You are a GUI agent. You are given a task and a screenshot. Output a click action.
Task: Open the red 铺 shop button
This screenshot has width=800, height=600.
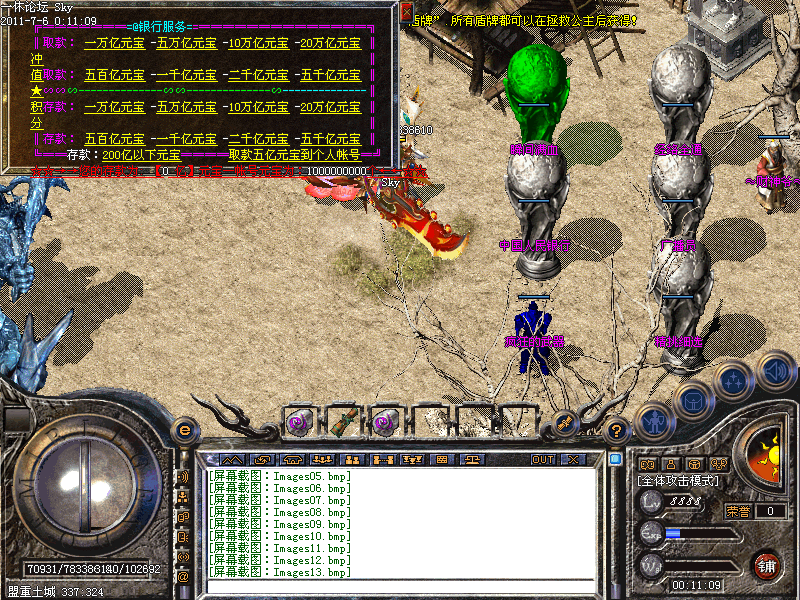pyautogui.click(x=767, y=565)
